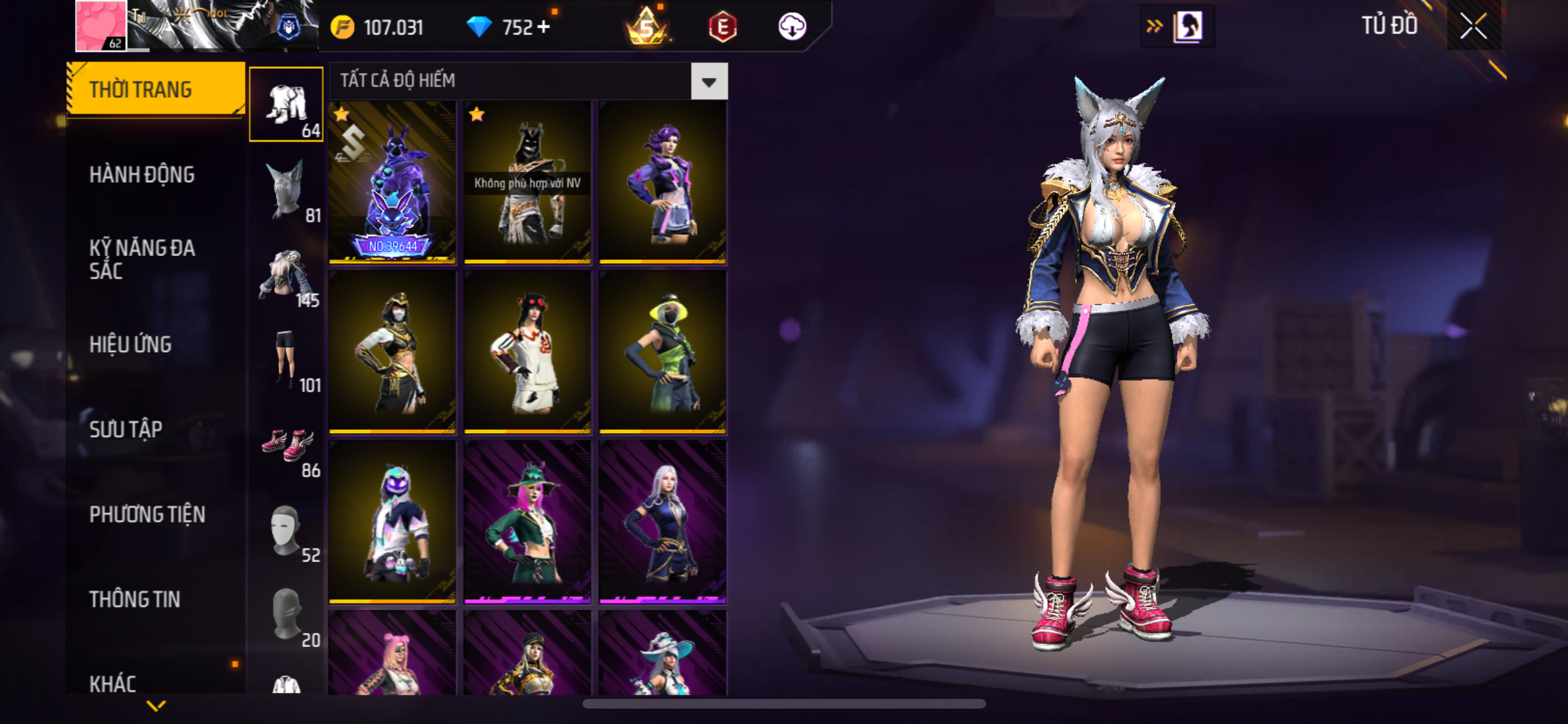Screen dimensions: 1568x724
Task: Open the Sưu Tập section
Action: (126, 429)
